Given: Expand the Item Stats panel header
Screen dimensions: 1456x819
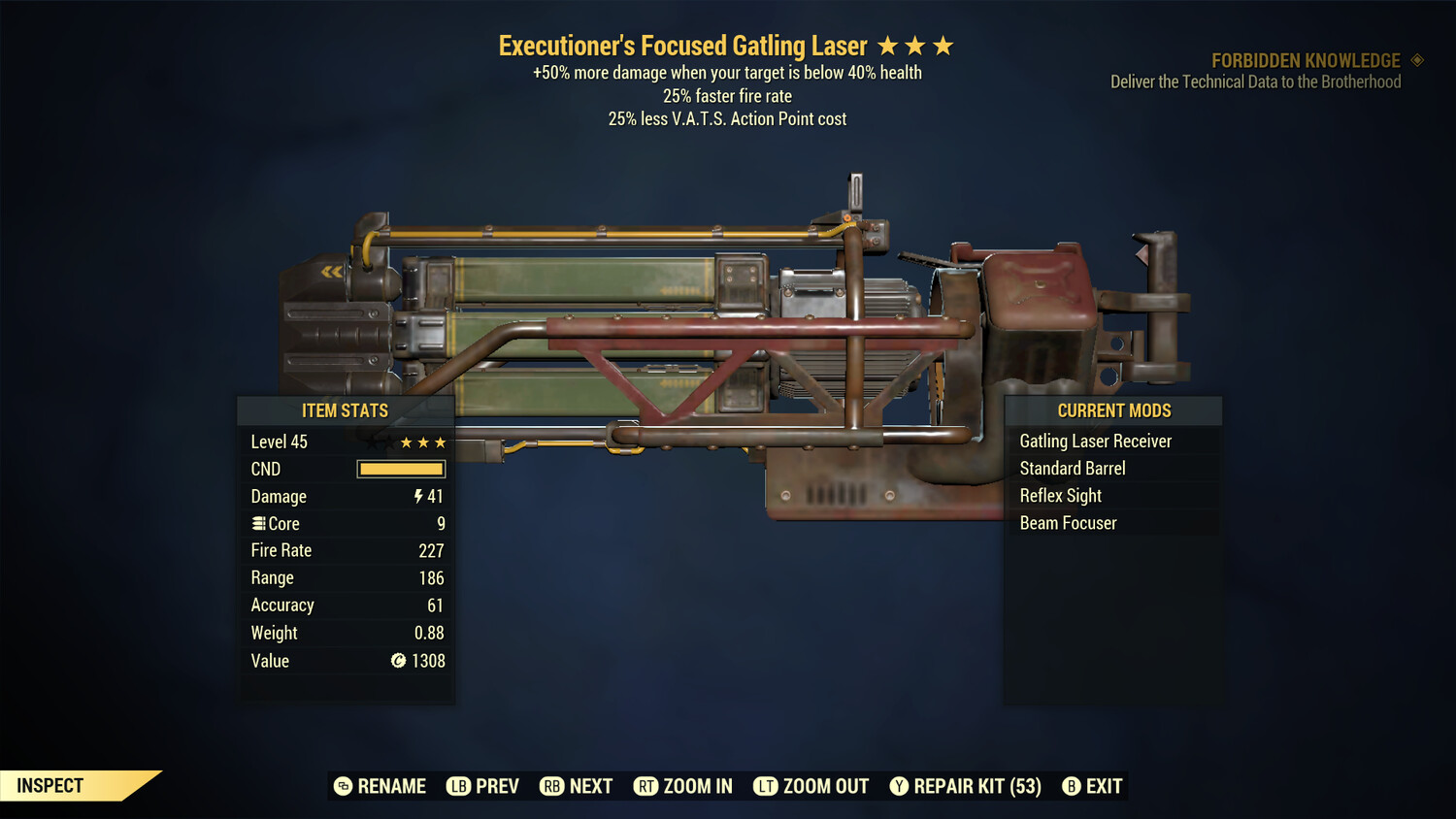Looking at the screenshot, I should (346, 410).
